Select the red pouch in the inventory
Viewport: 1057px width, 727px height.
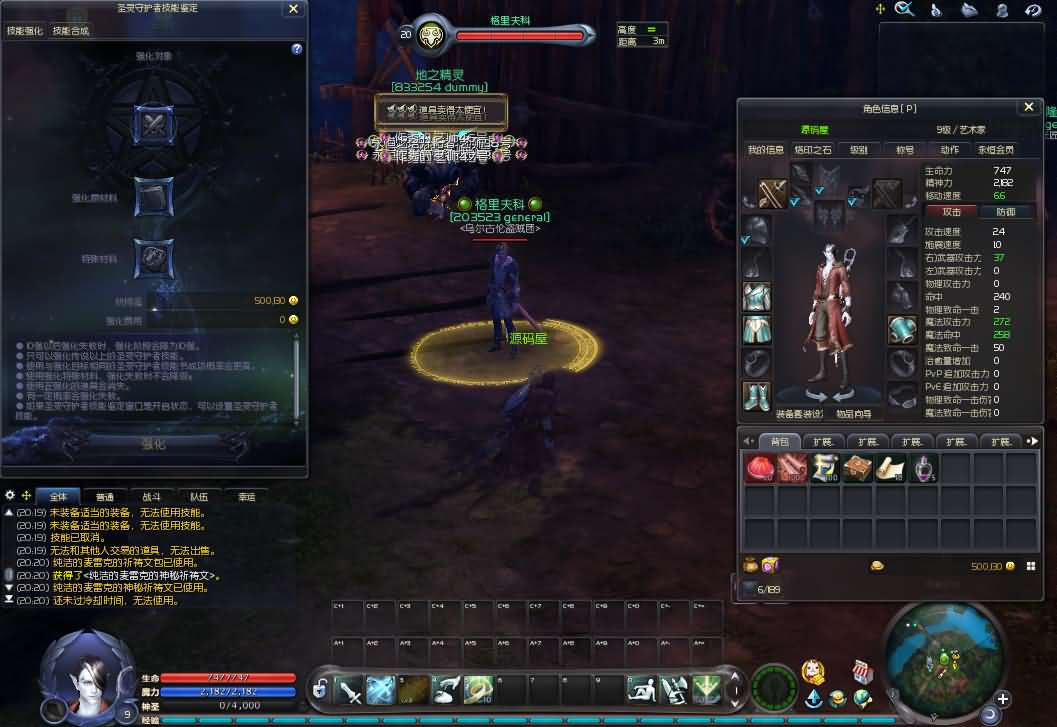pyautogui.click(x=759, y=469)
